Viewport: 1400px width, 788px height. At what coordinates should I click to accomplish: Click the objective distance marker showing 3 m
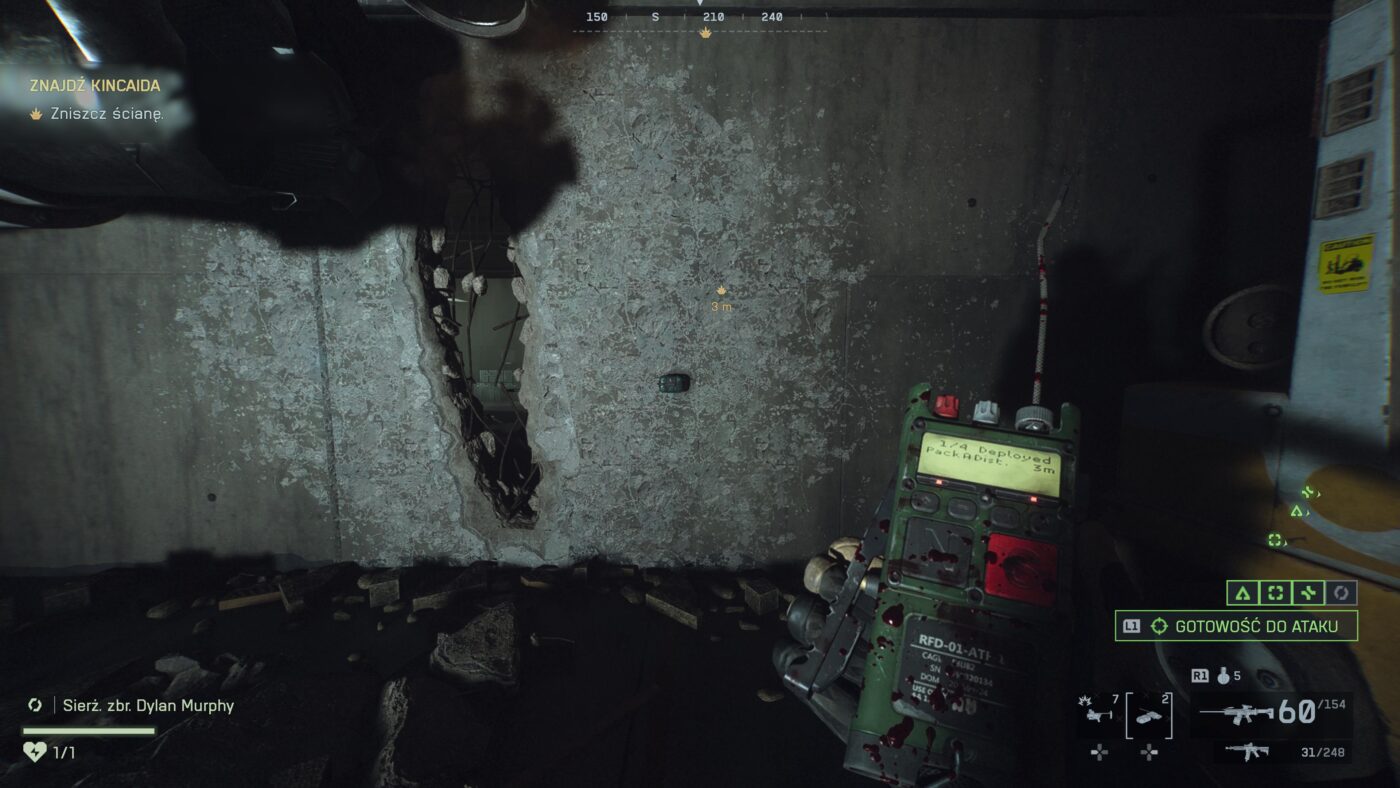click(720, 298)
